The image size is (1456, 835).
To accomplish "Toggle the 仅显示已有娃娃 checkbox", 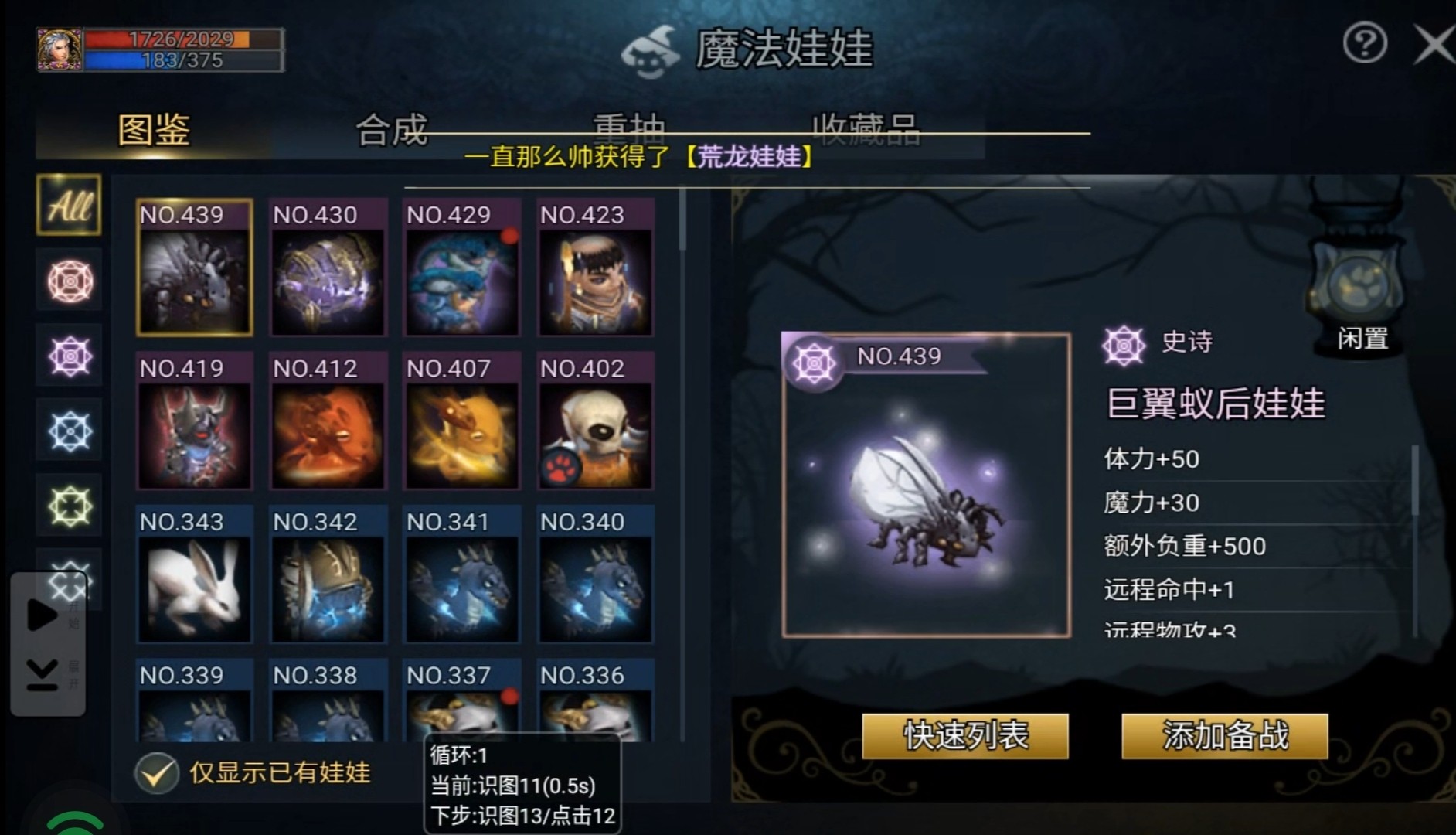I will tap(157, 772).
